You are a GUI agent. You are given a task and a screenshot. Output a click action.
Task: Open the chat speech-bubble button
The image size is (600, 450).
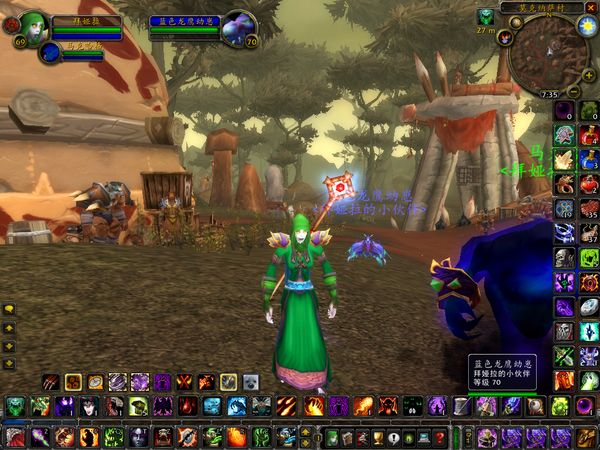coord(9,311)
